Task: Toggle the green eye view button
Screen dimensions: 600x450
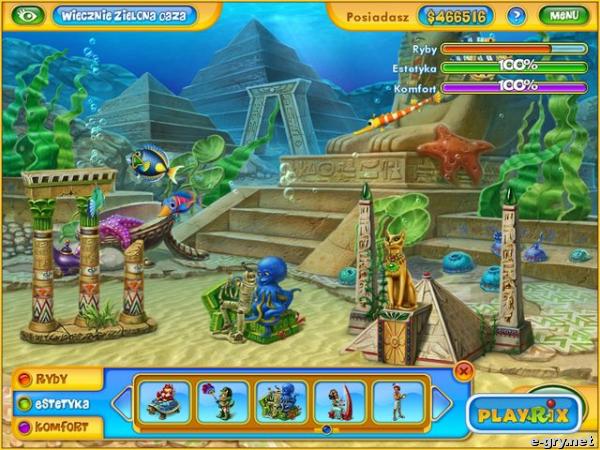Action: coord(27,16)
